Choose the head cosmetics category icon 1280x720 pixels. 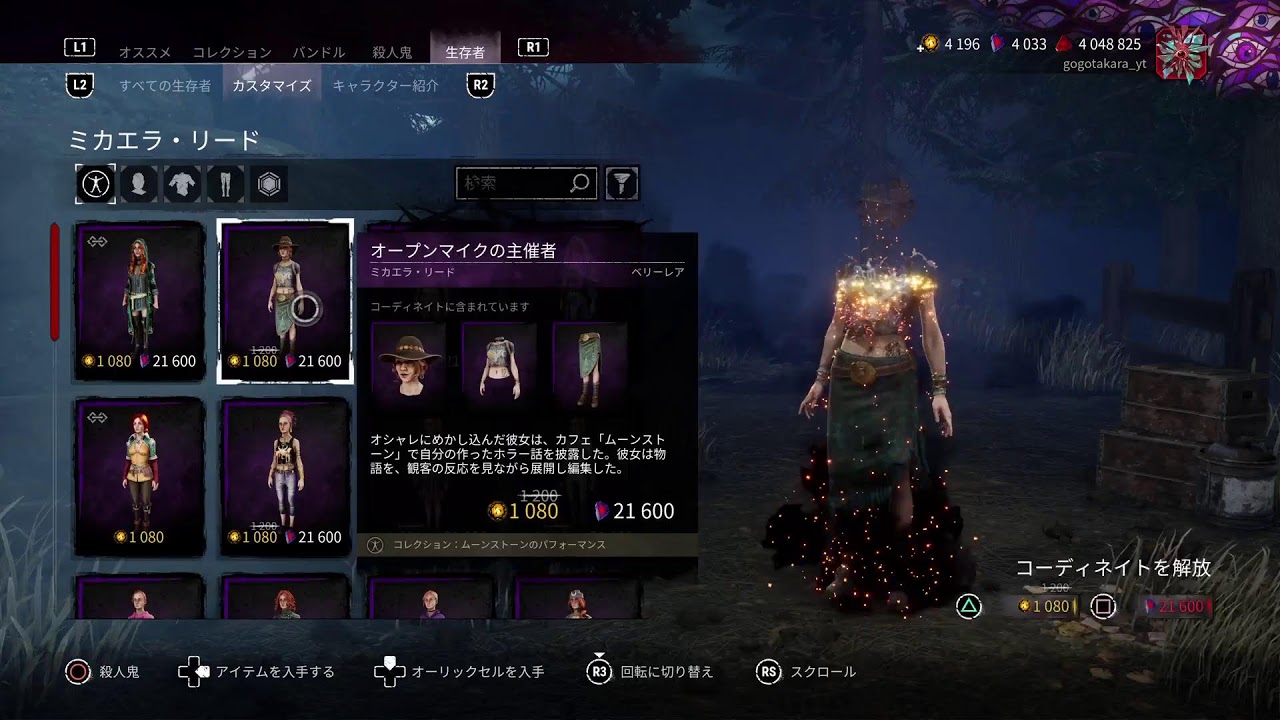[139, 184]
